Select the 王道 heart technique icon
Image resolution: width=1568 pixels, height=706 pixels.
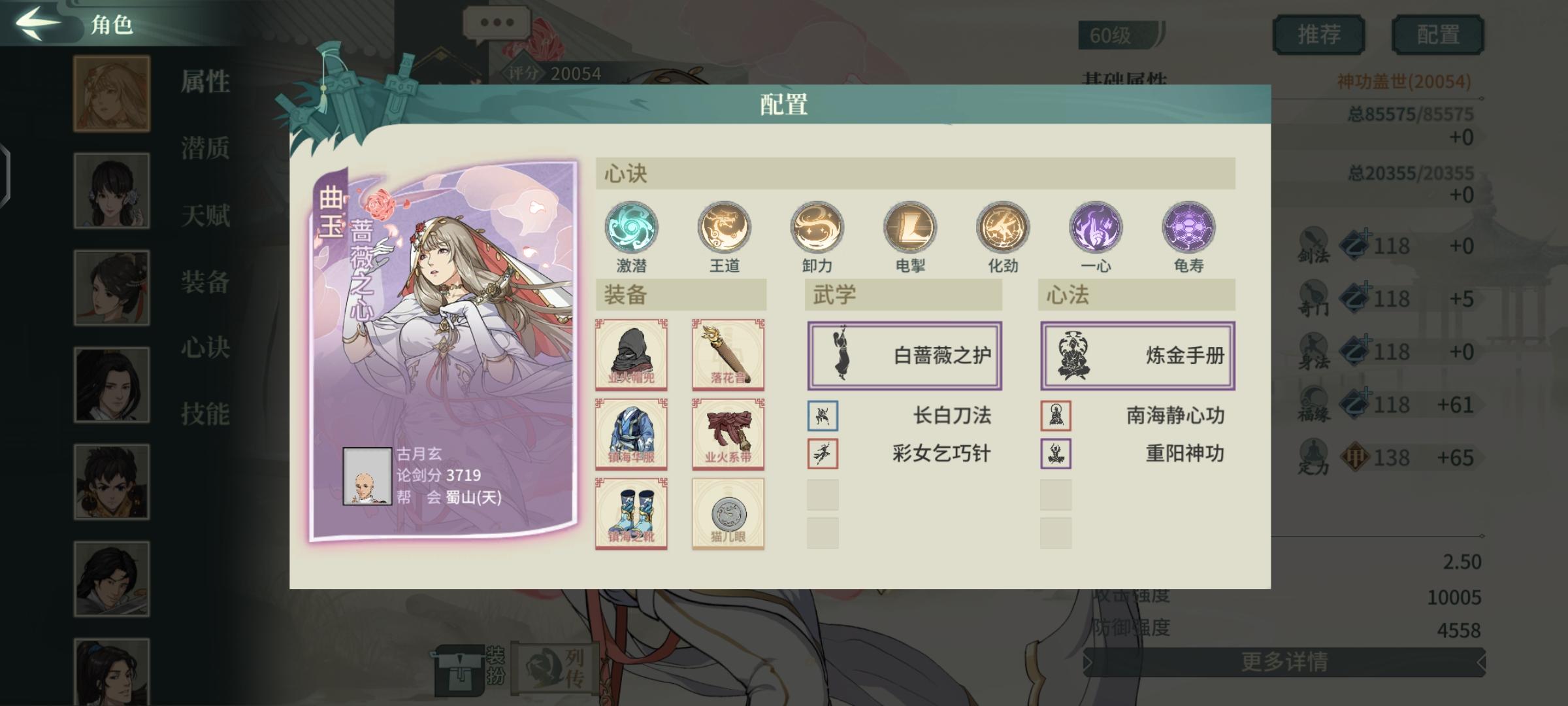725,227
